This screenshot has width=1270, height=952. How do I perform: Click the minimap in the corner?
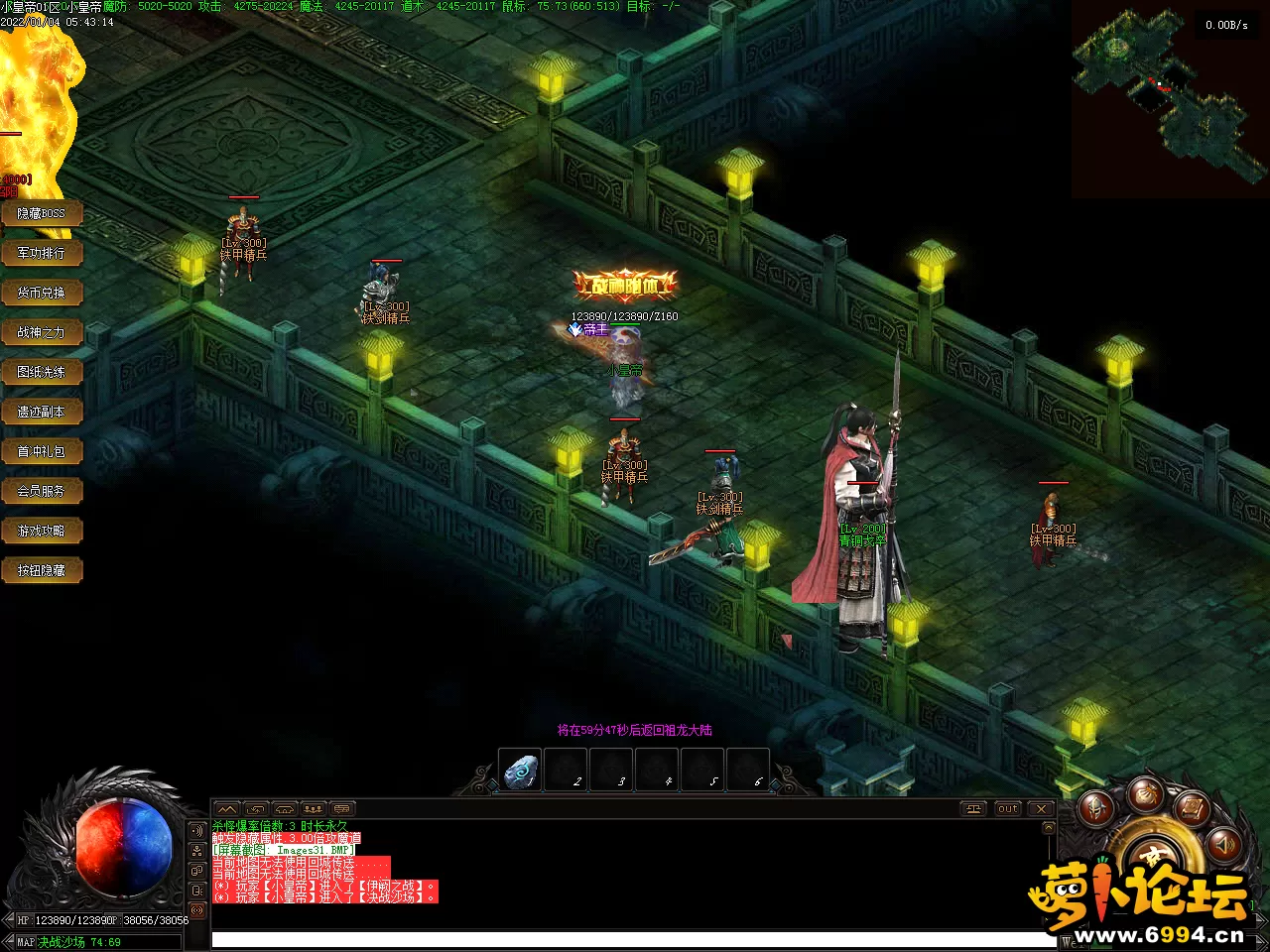[x=1170, y=99]
